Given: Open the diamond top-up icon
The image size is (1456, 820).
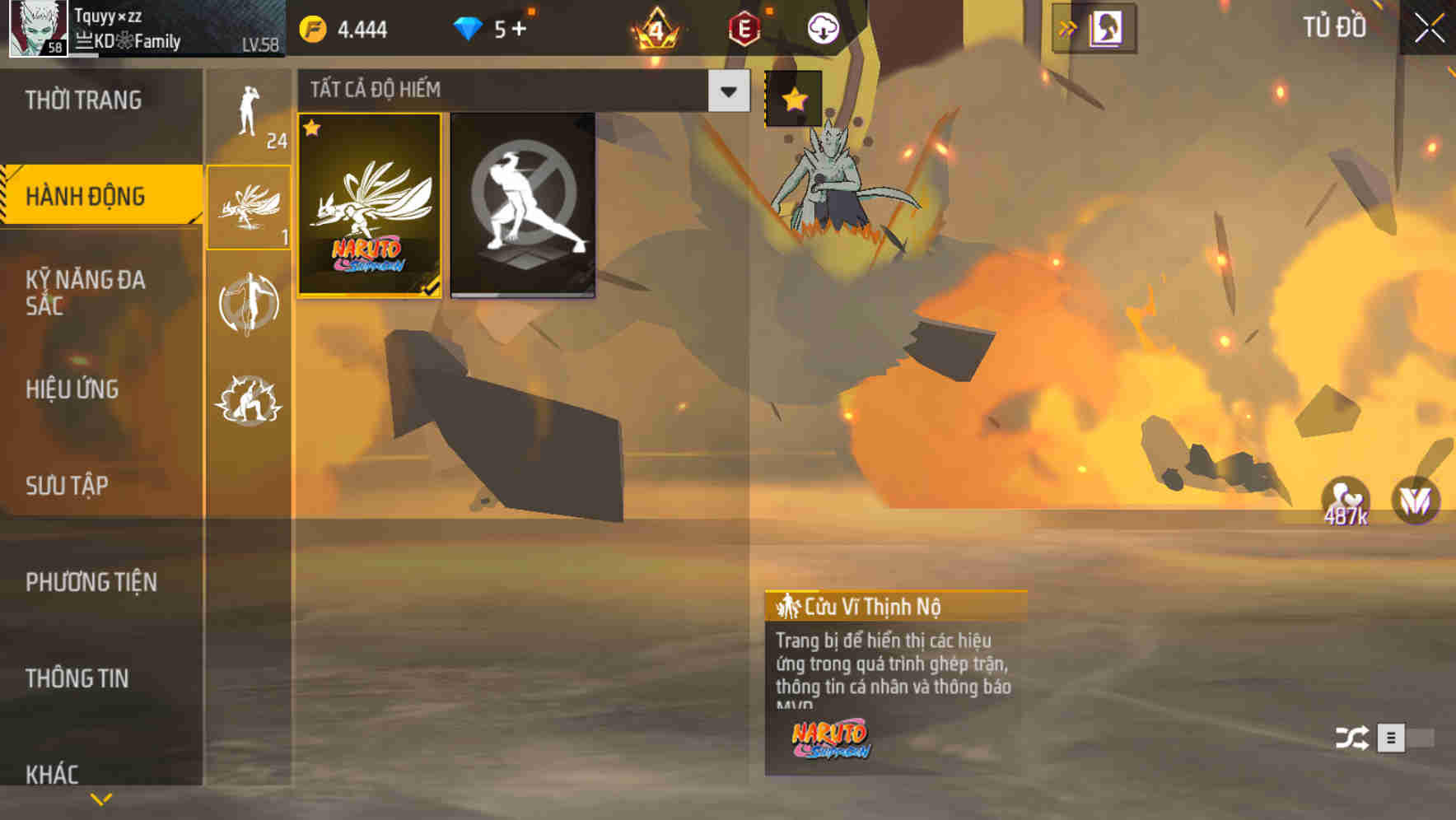Looking at the screenshot, I should (x=469, y=26).
